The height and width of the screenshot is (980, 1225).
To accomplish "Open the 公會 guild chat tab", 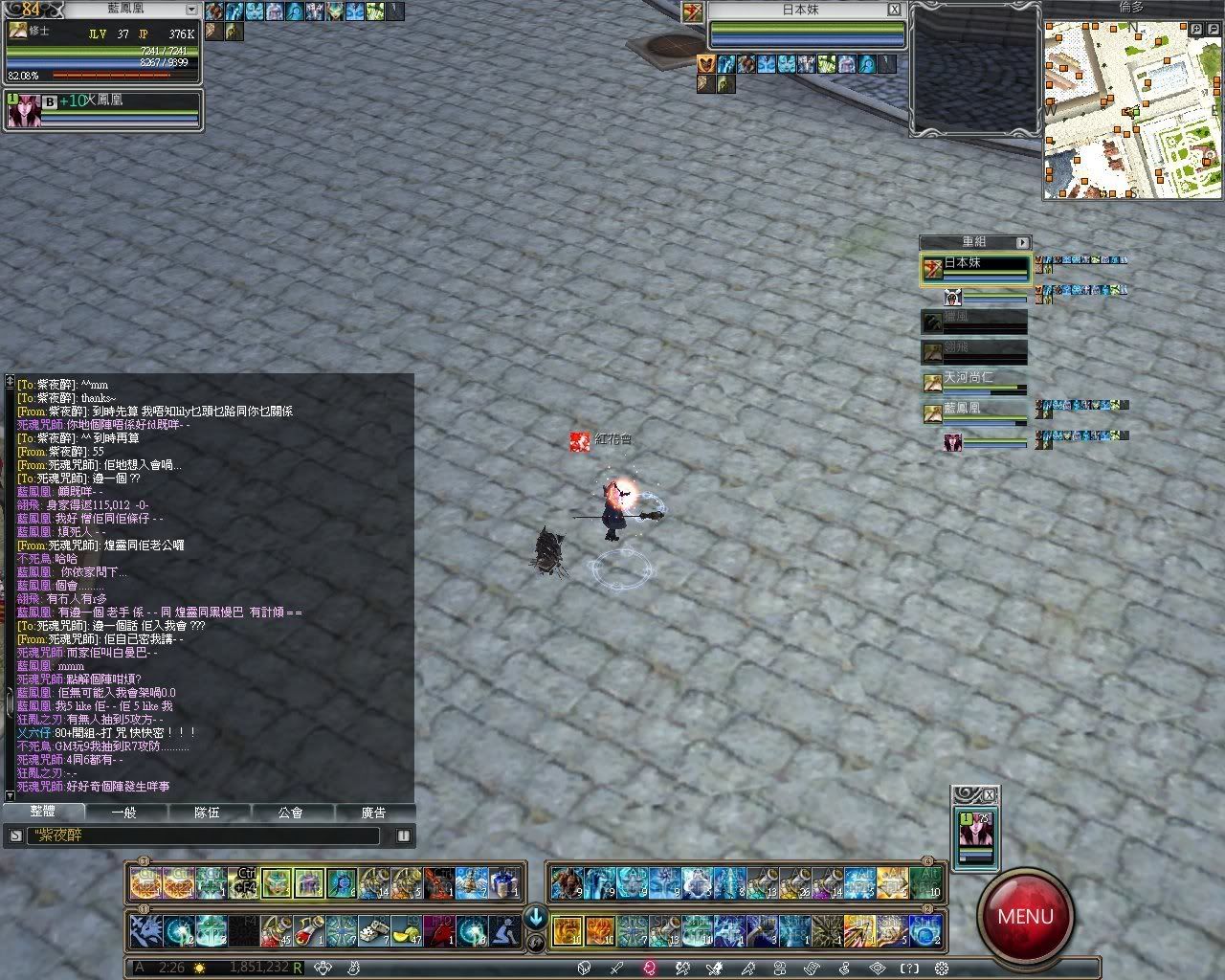I will 291,813.
